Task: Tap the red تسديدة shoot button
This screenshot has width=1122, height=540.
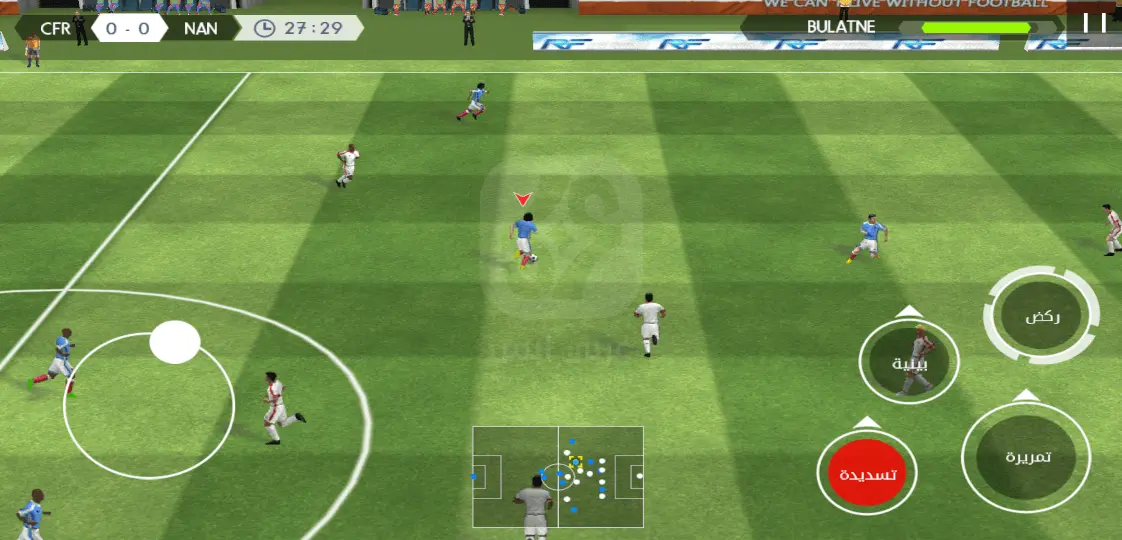Action: pos(866,474)
